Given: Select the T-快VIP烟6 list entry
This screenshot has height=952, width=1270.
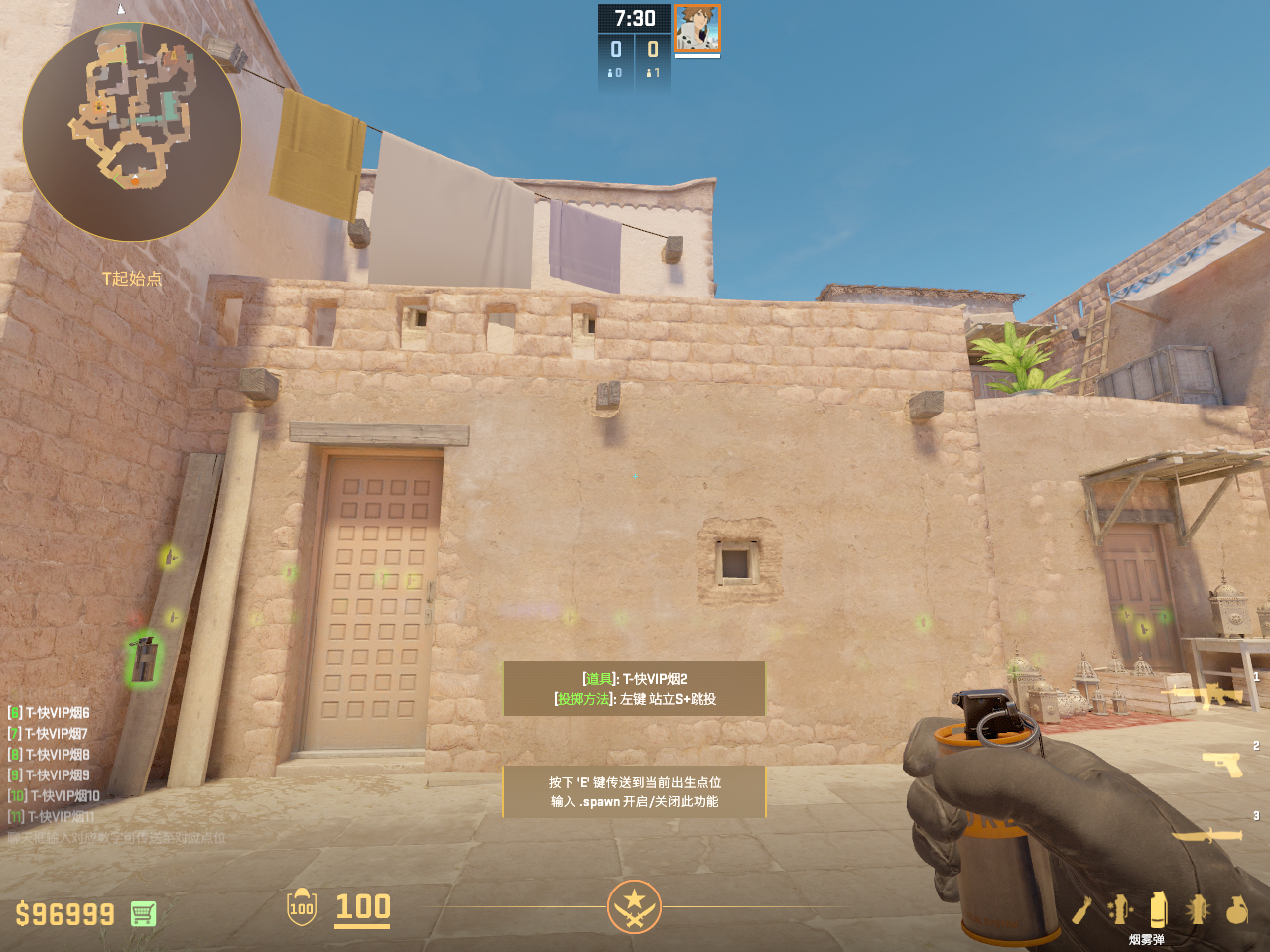Looking at the screenshot, I should pos(50,713).
